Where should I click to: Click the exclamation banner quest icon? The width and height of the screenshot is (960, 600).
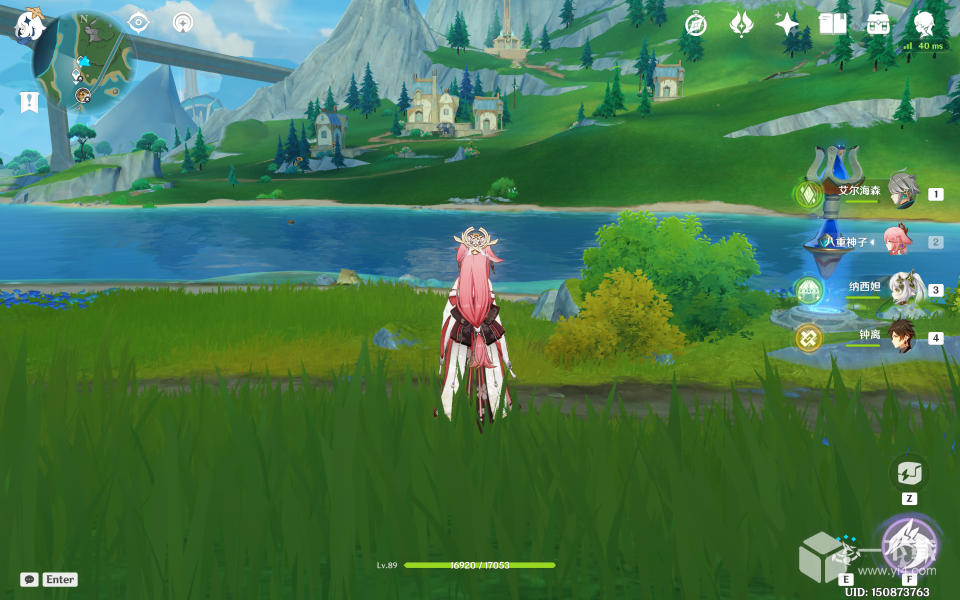(x=28, y=101)
